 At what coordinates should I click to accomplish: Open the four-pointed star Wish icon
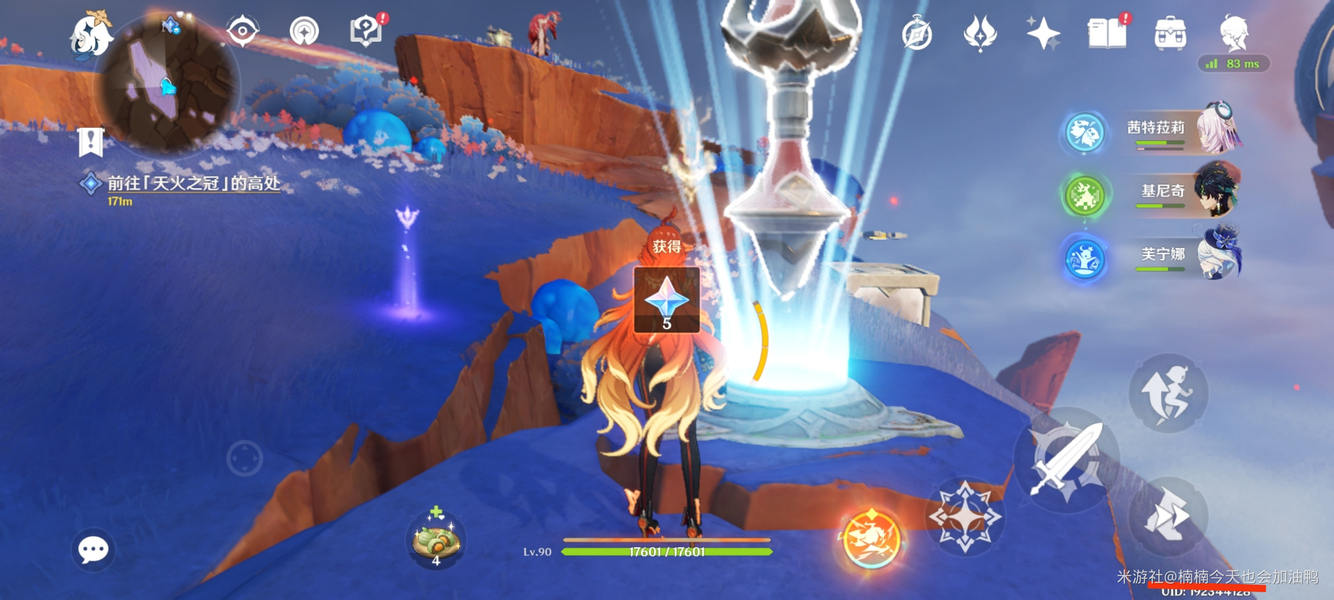(x=1043, y=33)
